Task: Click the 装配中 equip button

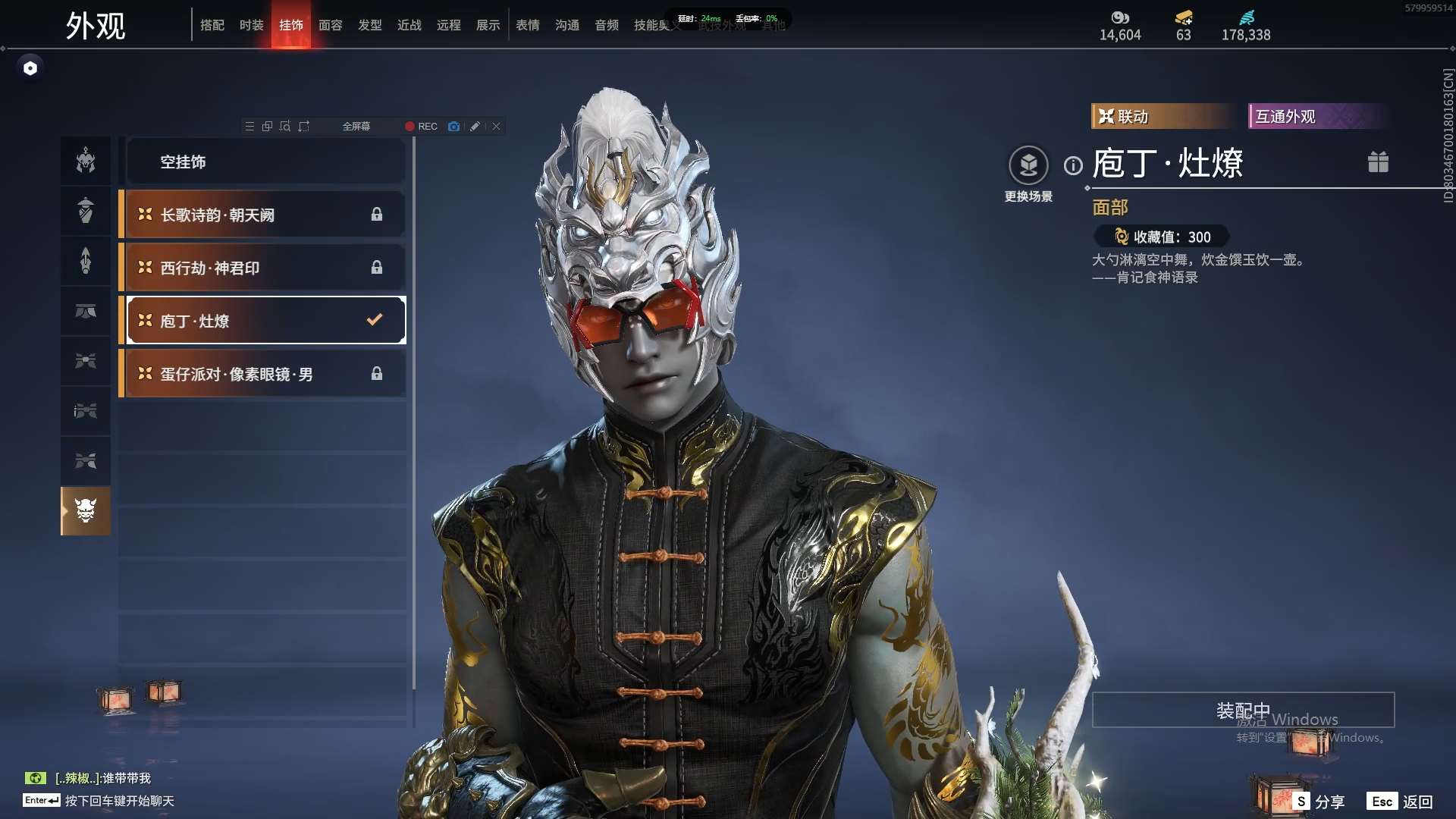Action: (x=1243, y=710)
